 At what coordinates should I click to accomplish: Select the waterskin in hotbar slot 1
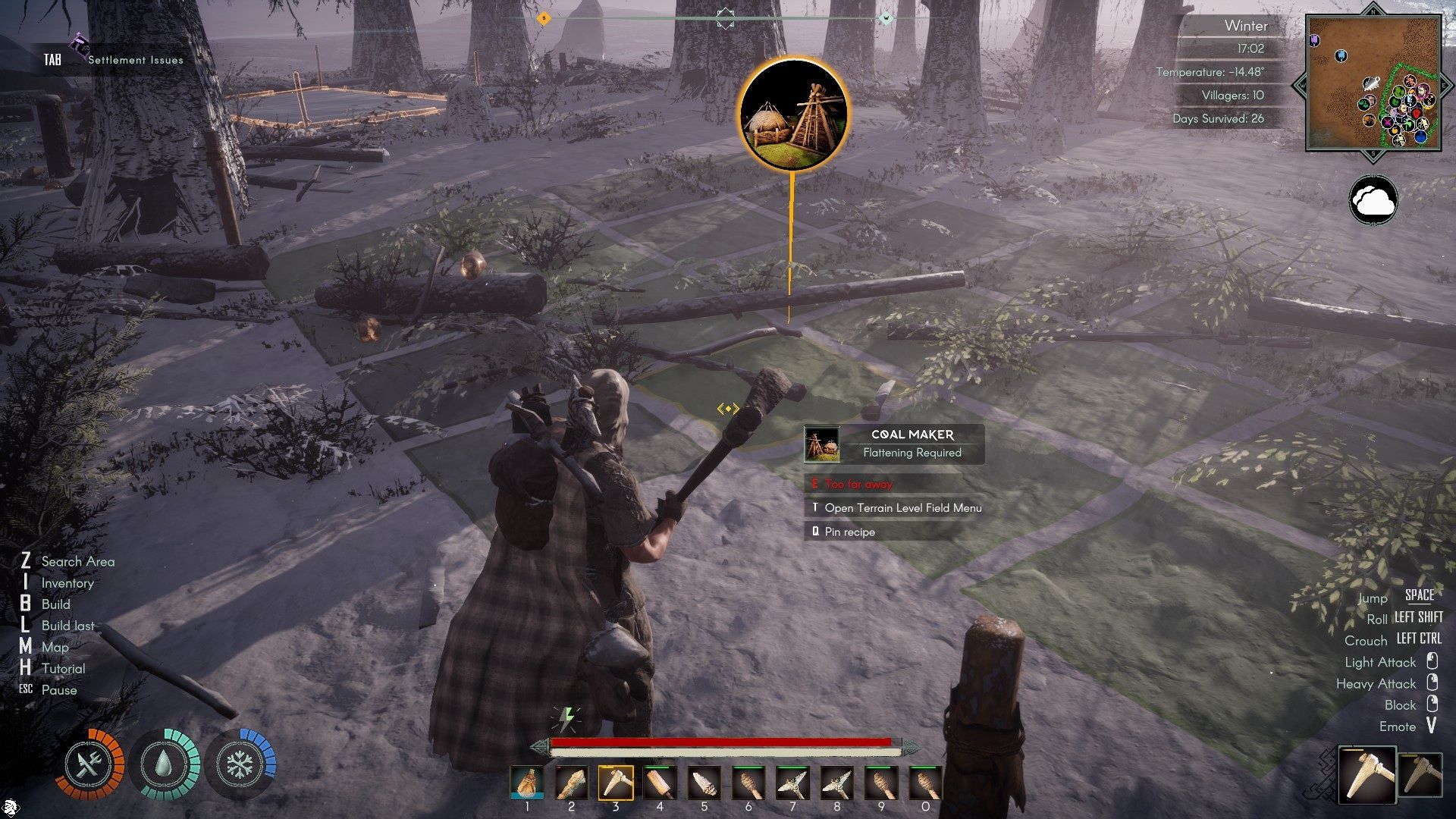click(527, 783)
